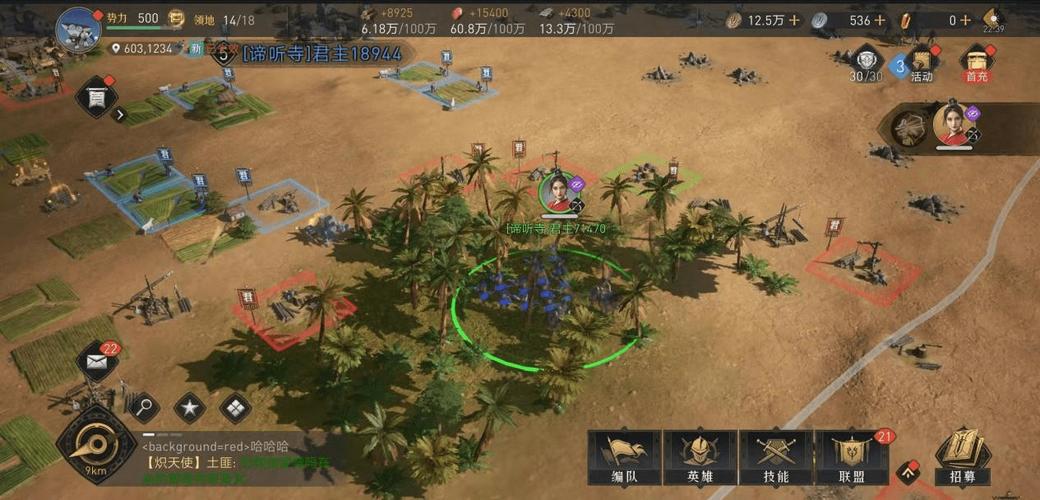Open the 活动 events icon
The width and height of the screenshot is (1040, 500).
(921, 62)
